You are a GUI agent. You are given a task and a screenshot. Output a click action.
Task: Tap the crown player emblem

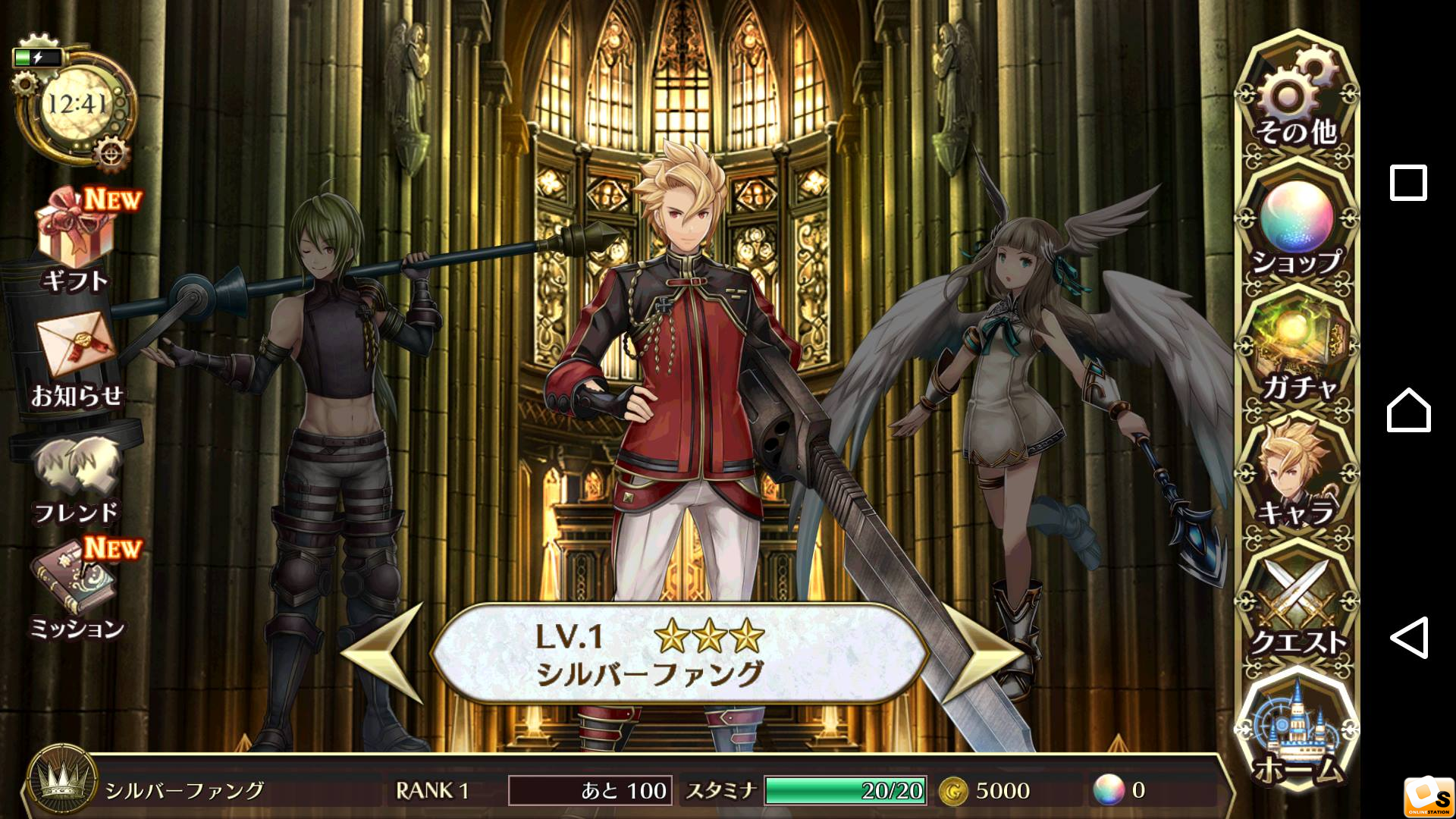62,785
